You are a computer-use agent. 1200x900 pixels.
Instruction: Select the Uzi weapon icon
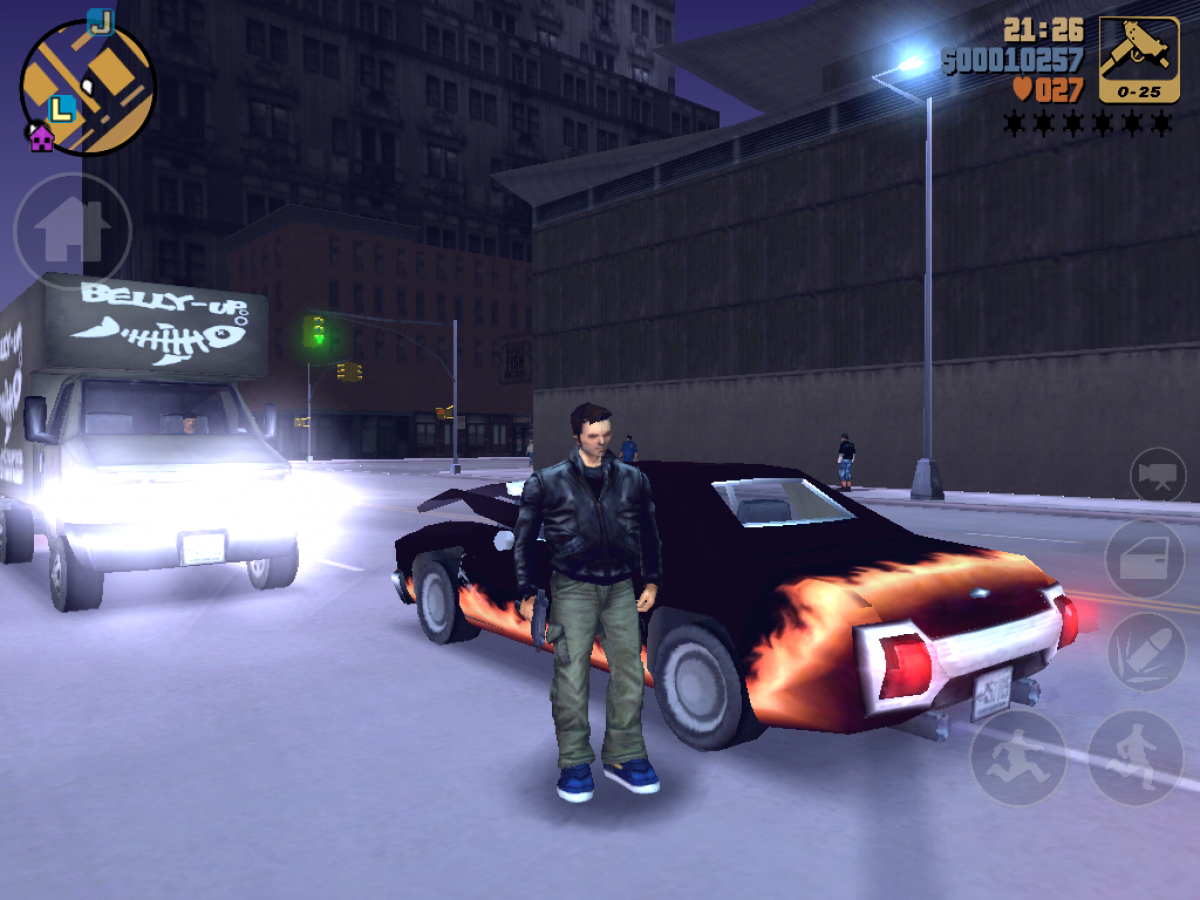tap(1138, 59)
